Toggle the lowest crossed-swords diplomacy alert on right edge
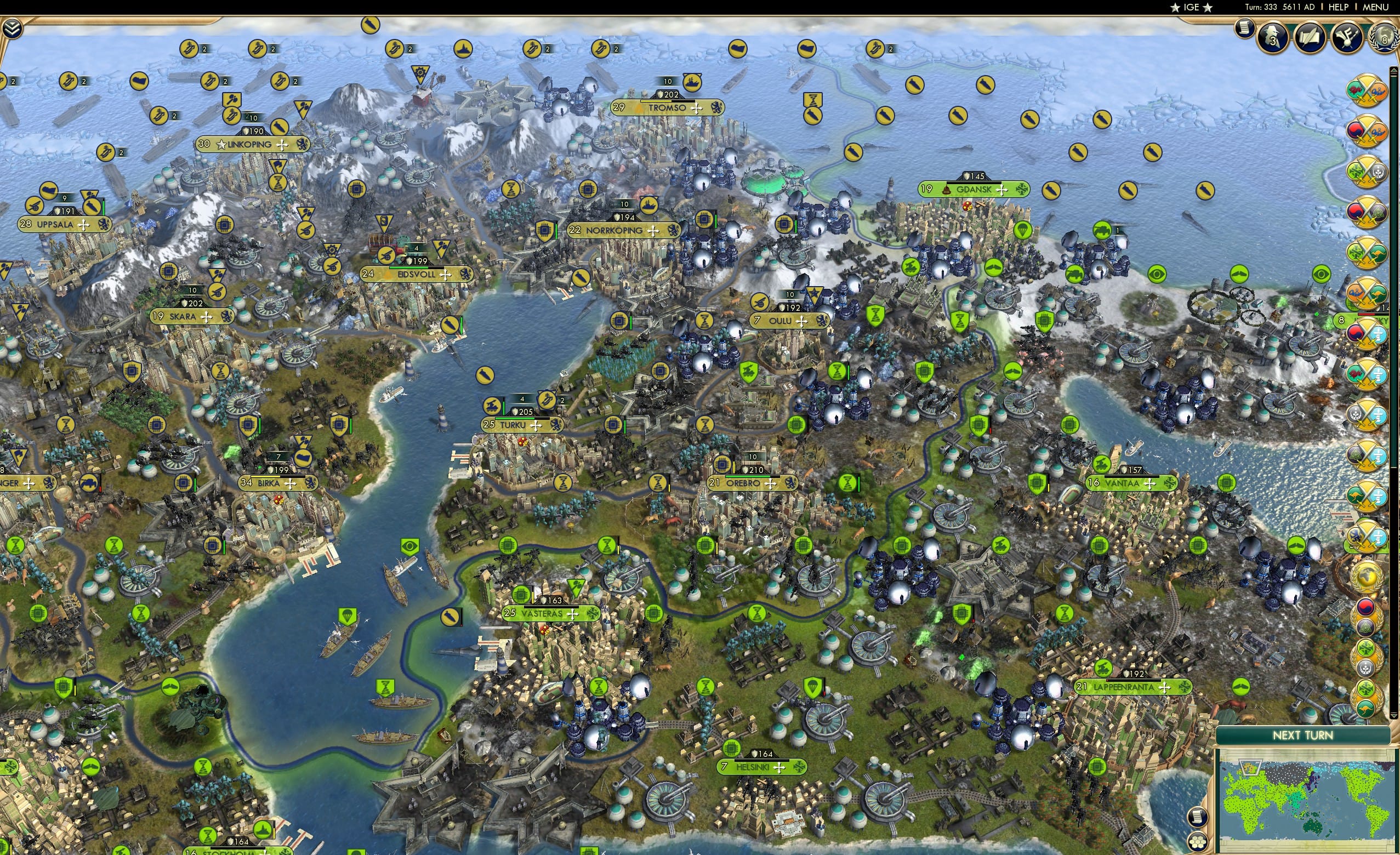The height and width of the screenshot is (855, 1400). tap(1370, 538)
